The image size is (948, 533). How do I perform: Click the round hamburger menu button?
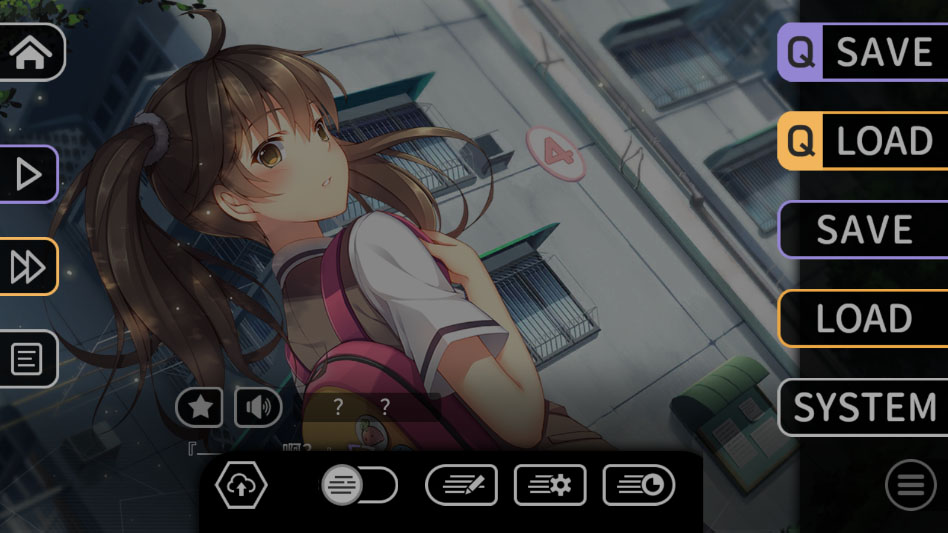point(910,486)
